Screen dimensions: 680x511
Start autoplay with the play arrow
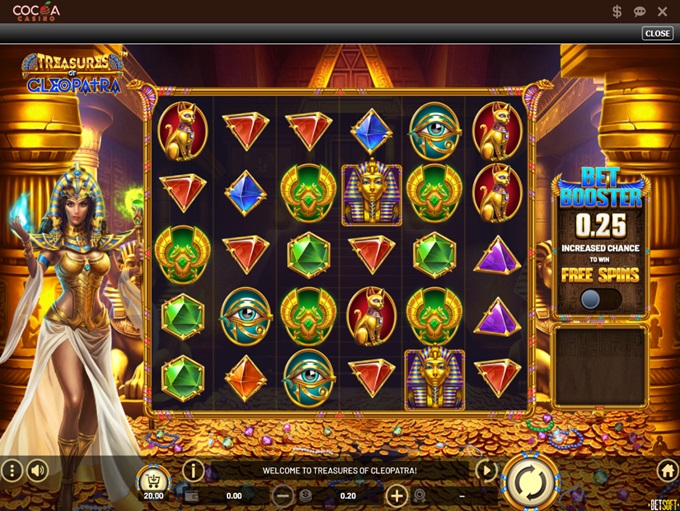click(486, 470)
